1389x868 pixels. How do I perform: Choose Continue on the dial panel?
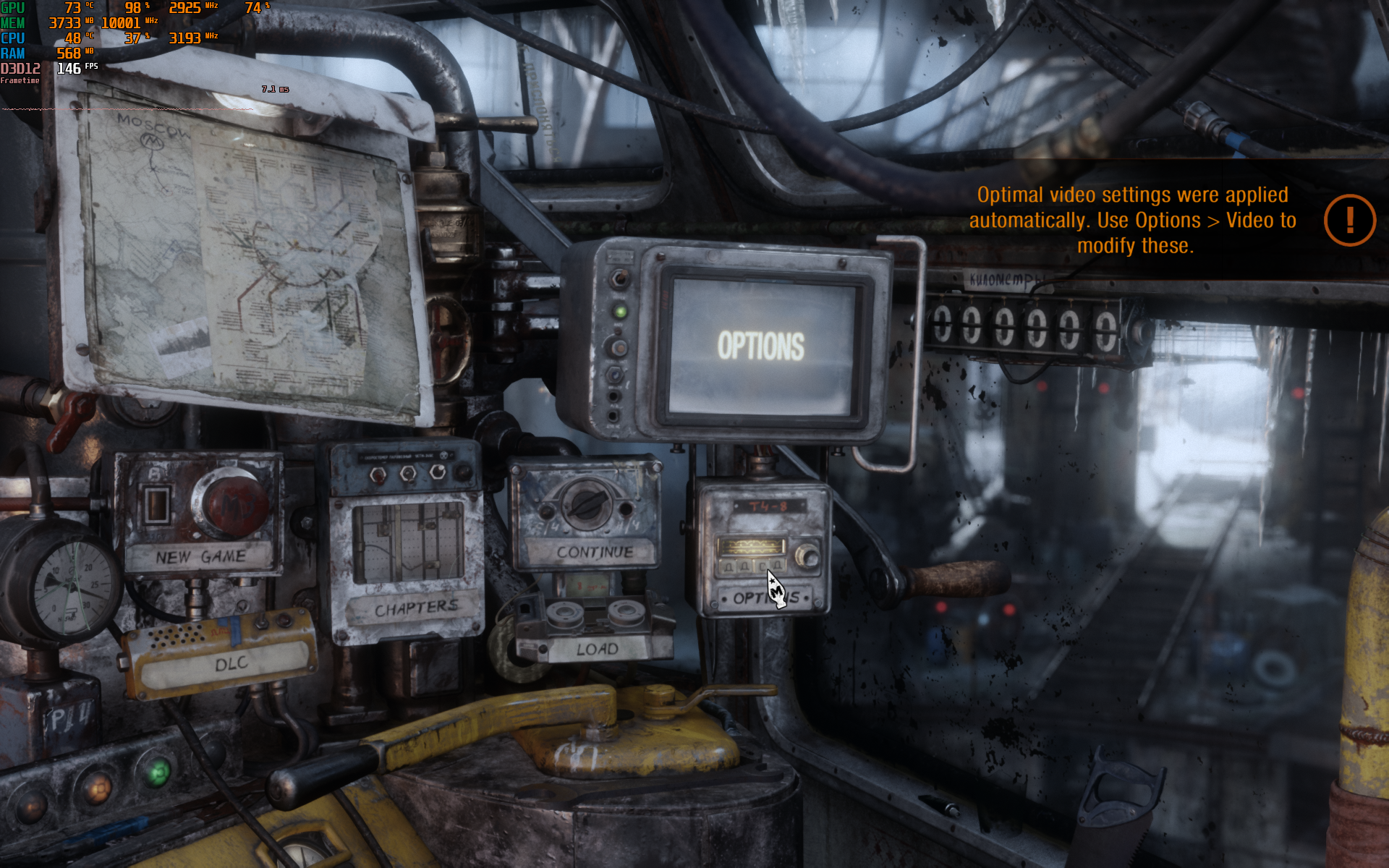click(x=594, y=552)
